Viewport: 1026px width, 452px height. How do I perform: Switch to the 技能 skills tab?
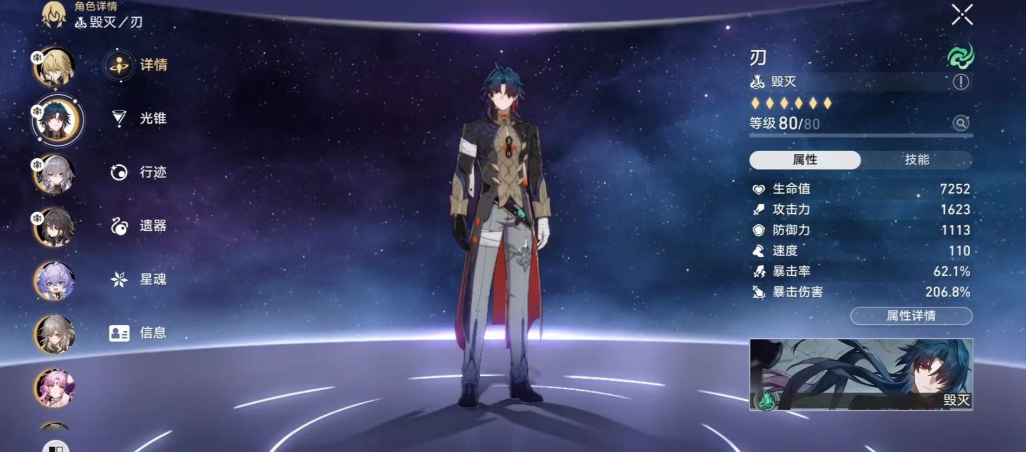coord(916,160)
